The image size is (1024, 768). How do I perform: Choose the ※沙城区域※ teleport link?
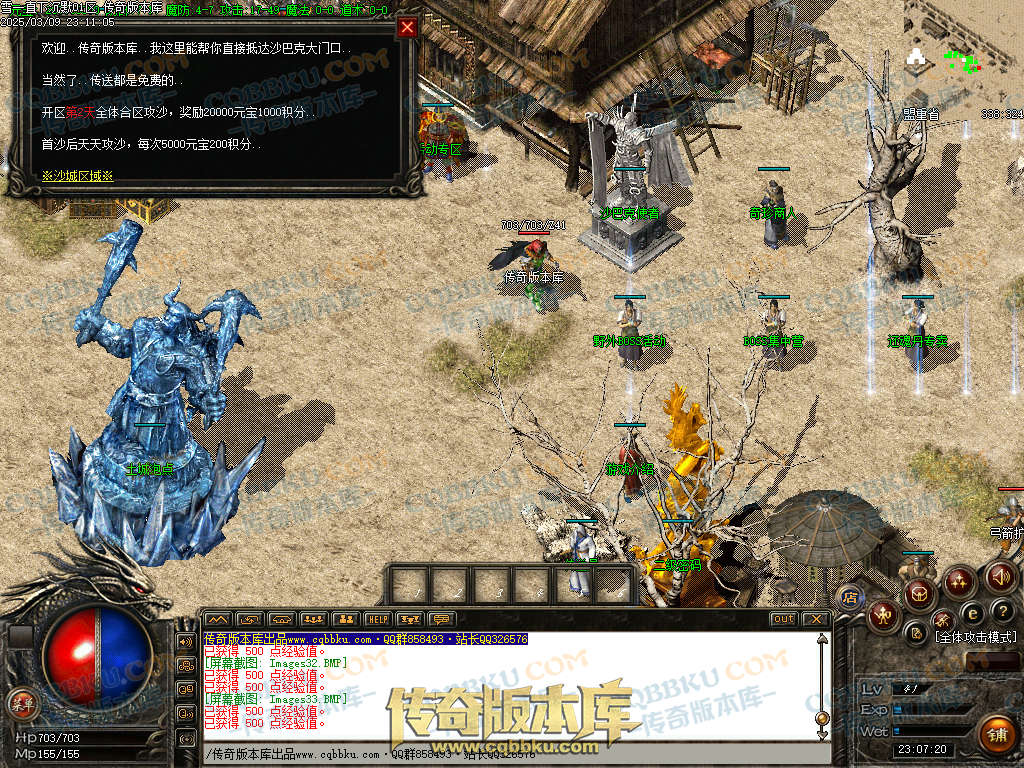77,175
